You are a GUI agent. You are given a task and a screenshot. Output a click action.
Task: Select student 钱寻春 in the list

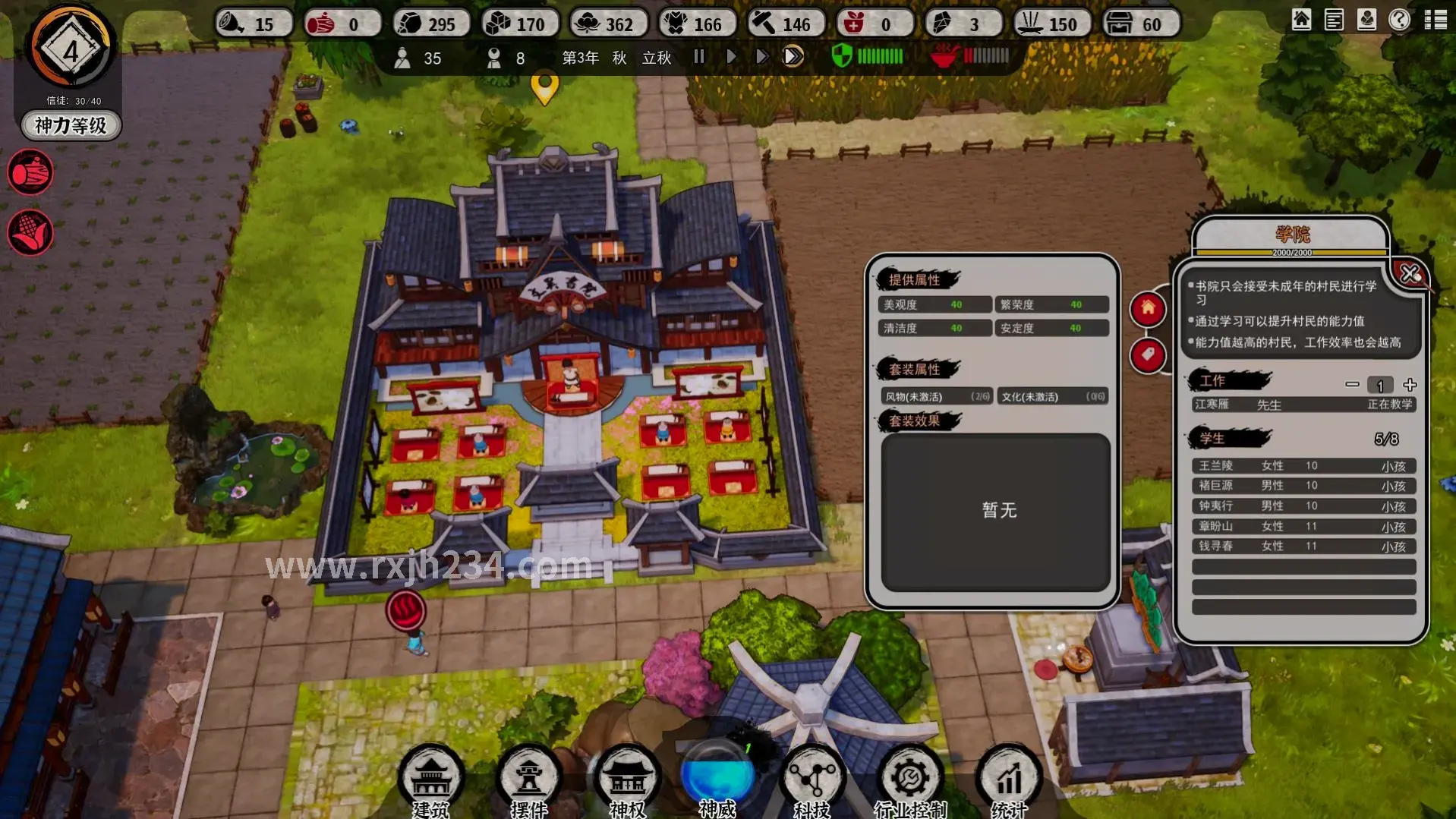coord(1303,547)
